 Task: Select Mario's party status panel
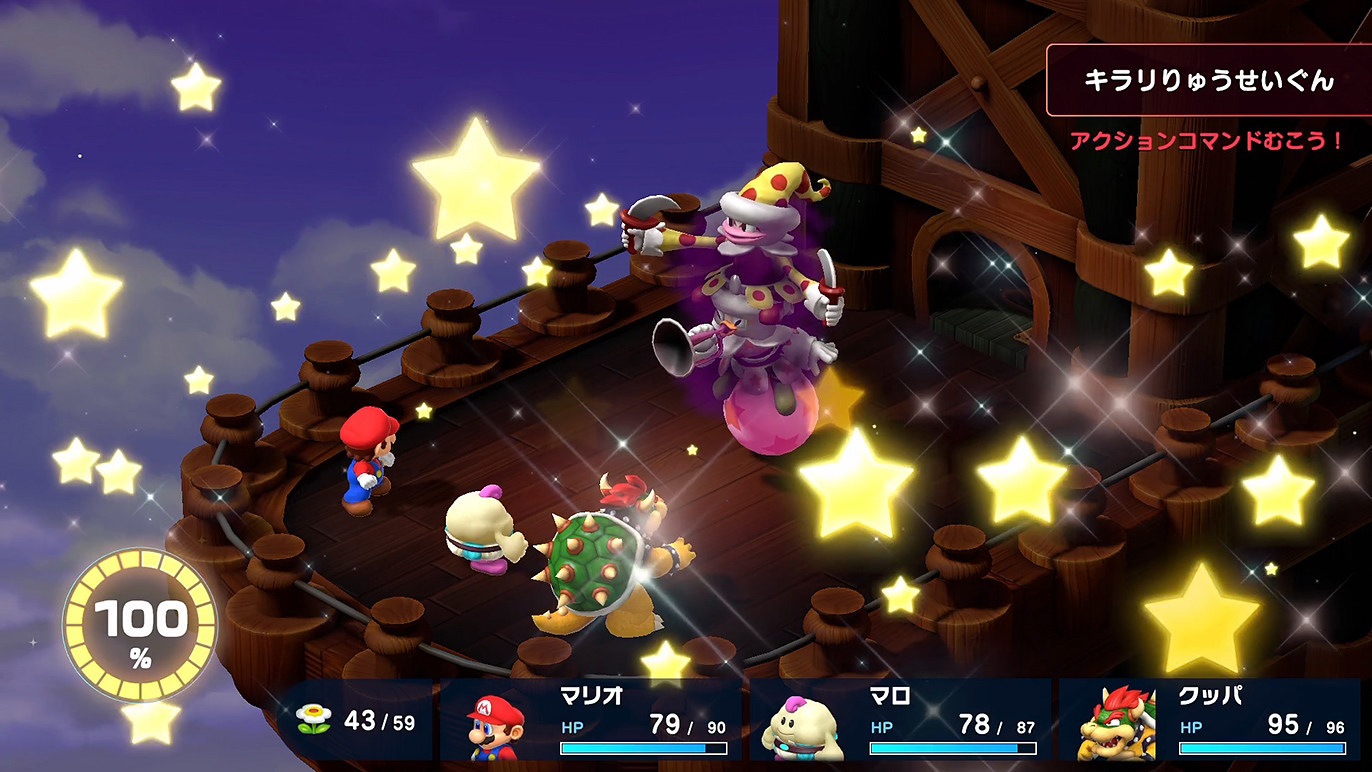pos(591,721)
